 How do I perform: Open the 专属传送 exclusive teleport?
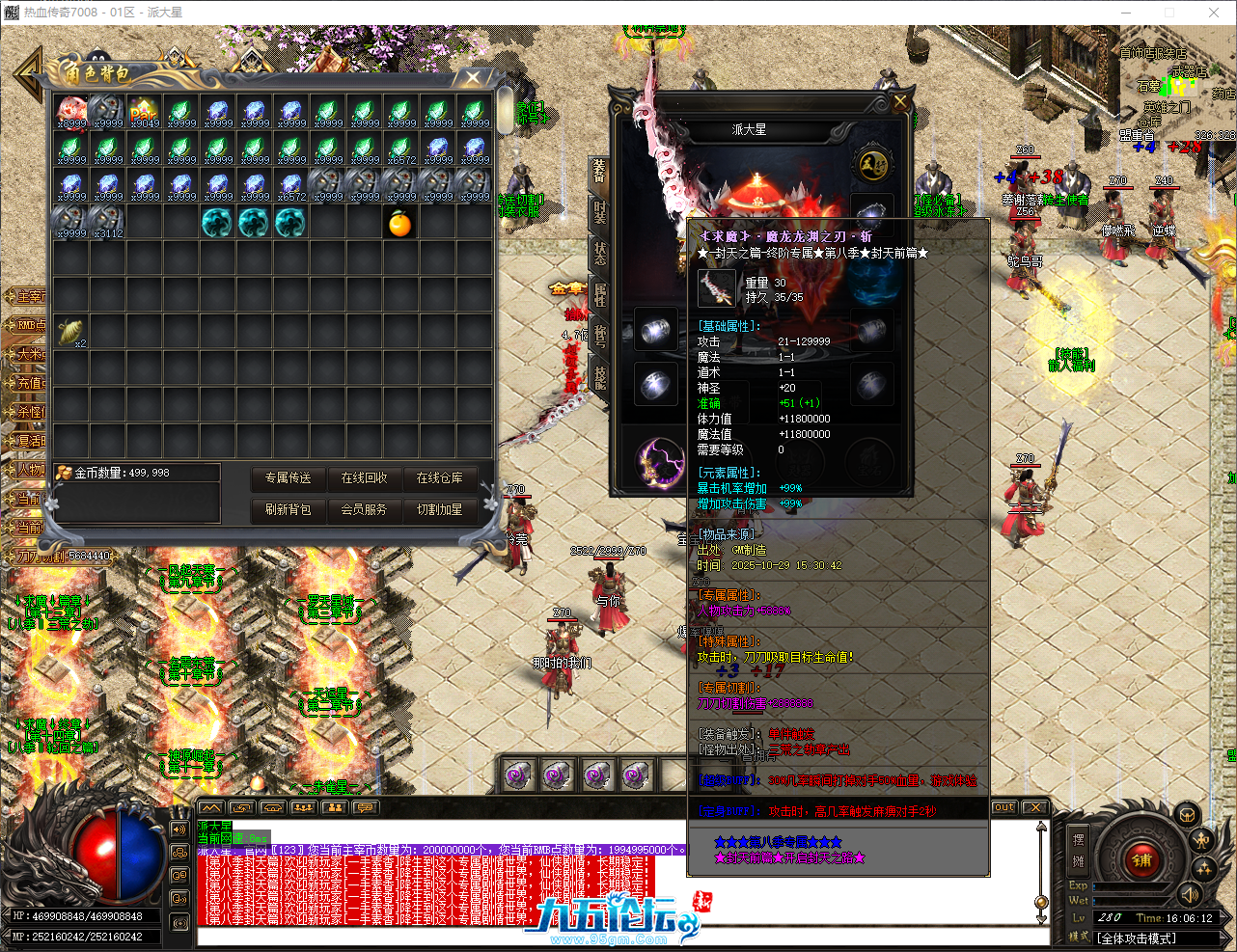tap(288, 478)
